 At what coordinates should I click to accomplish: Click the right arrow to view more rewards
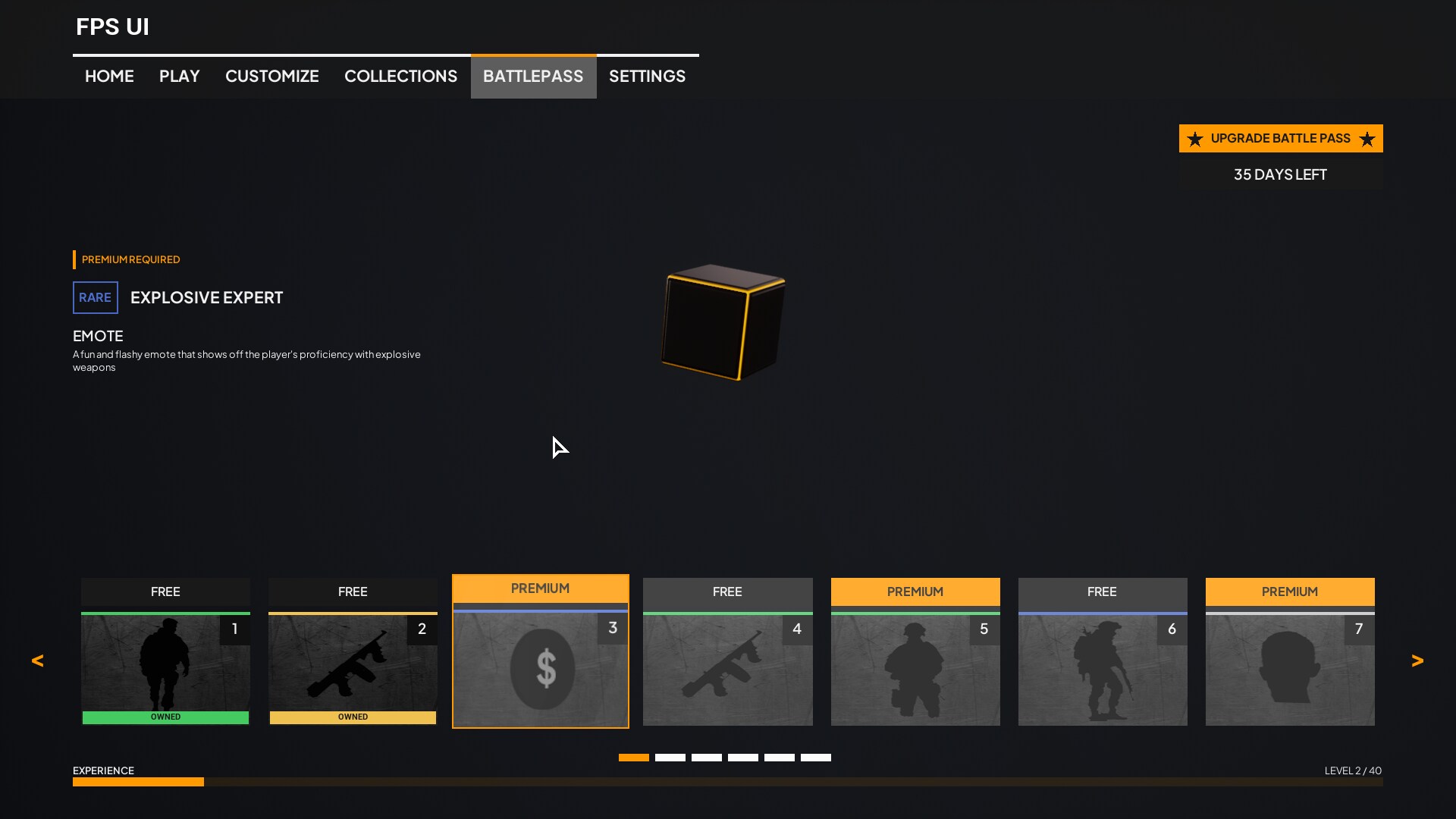tap(1418, 661)
